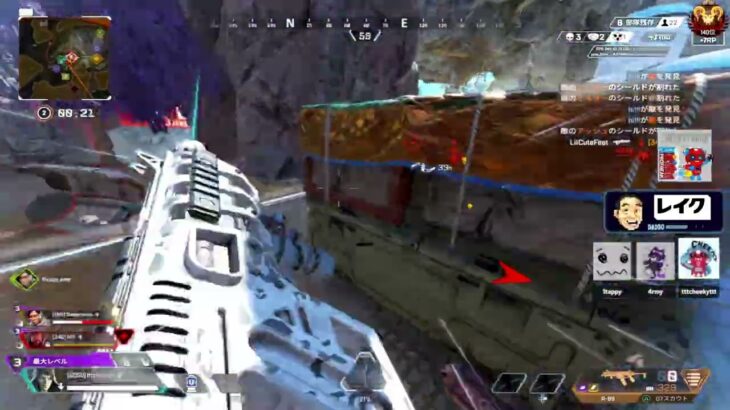Open the Itappy avatar thumbnail
The width and height of the screenshot is (730, 410).
coord(611,261)
